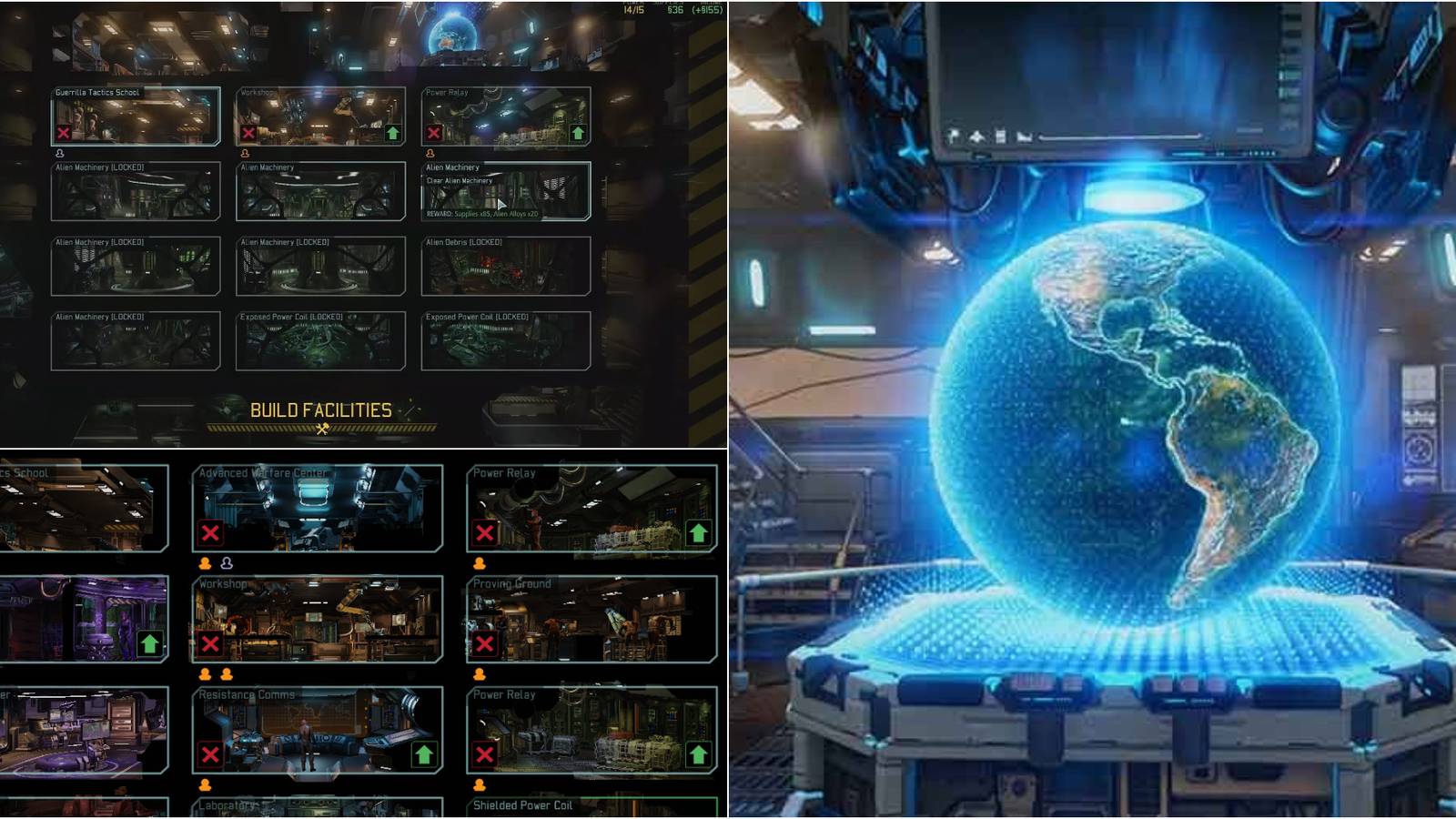Click the scientist icon under Advanced Warfare Center

[x=225, y=564]
